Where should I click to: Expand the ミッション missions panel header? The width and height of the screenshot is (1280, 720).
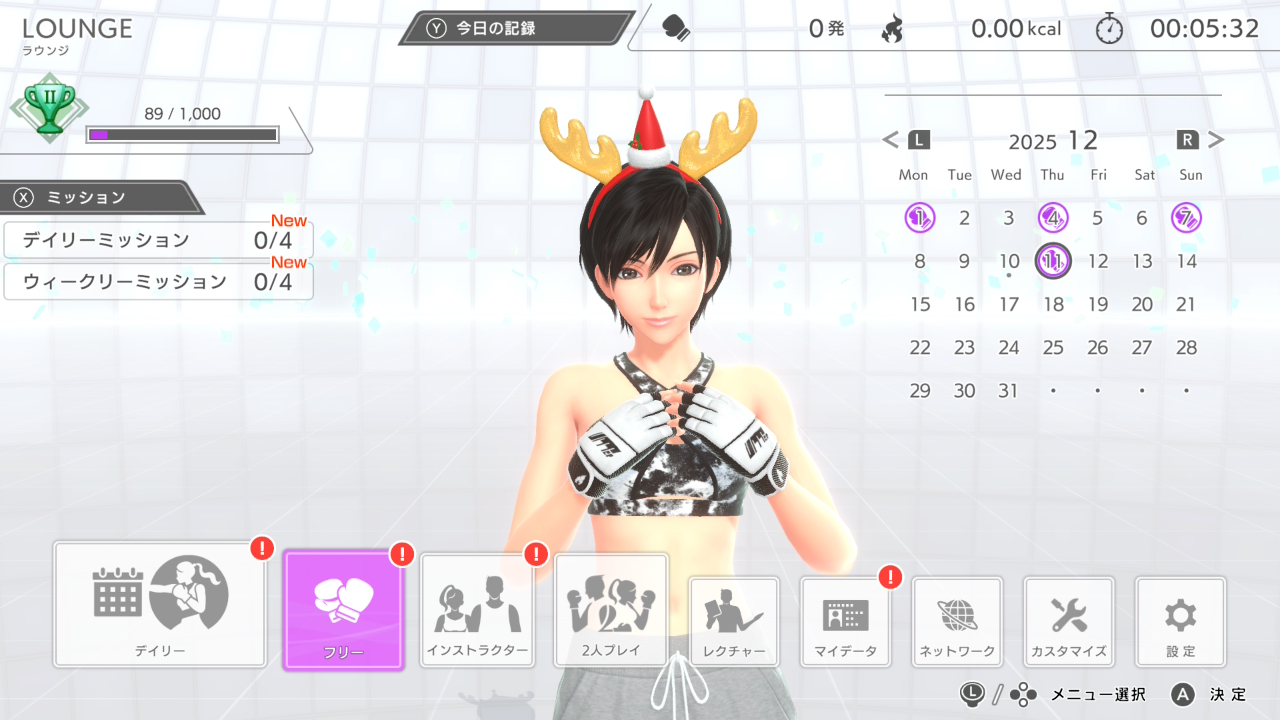98,197
